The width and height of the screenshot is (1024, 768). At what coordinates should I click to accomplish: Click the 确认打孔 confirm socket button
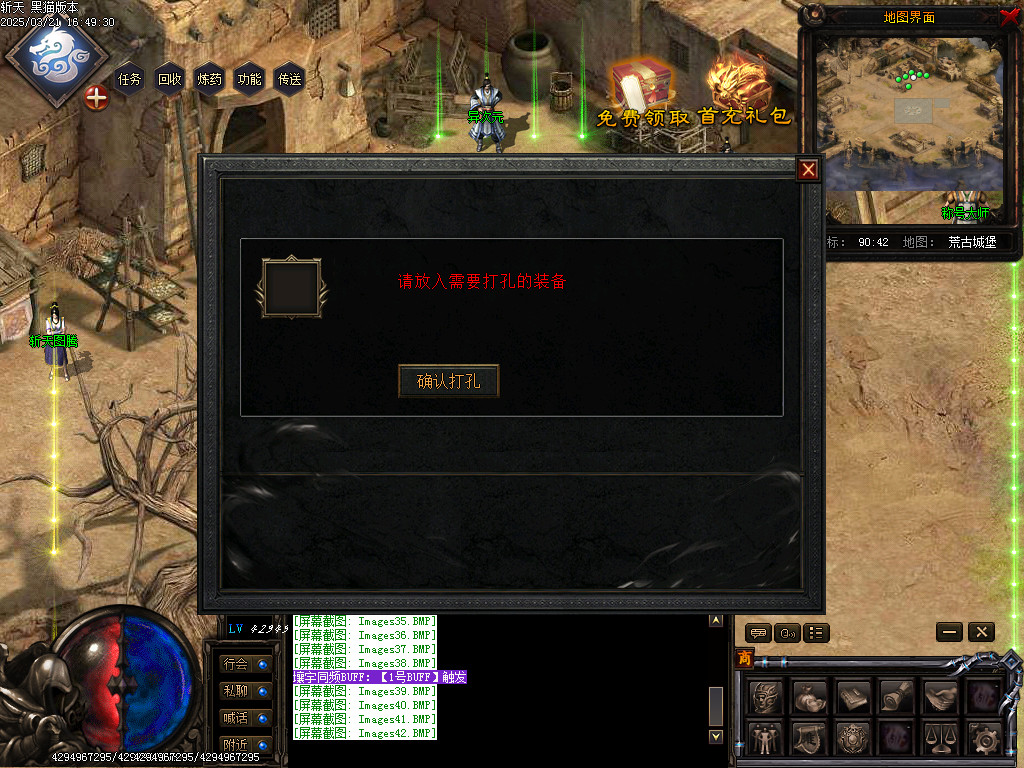pyautogui.click(x=448, y=381)
